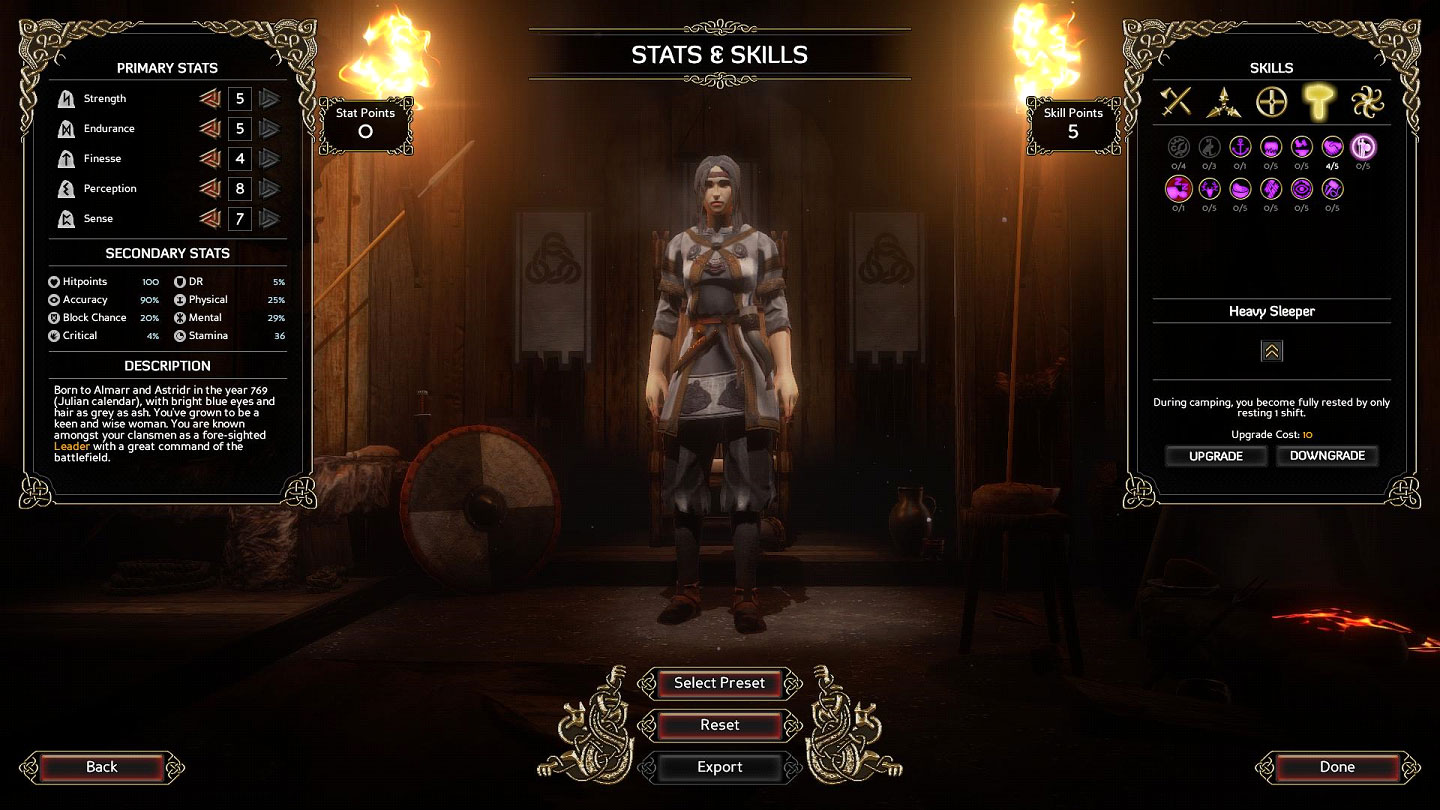1440x810 pixels.
Task: Show the swirling tentacle skill category
Action: pos(1364,101)
